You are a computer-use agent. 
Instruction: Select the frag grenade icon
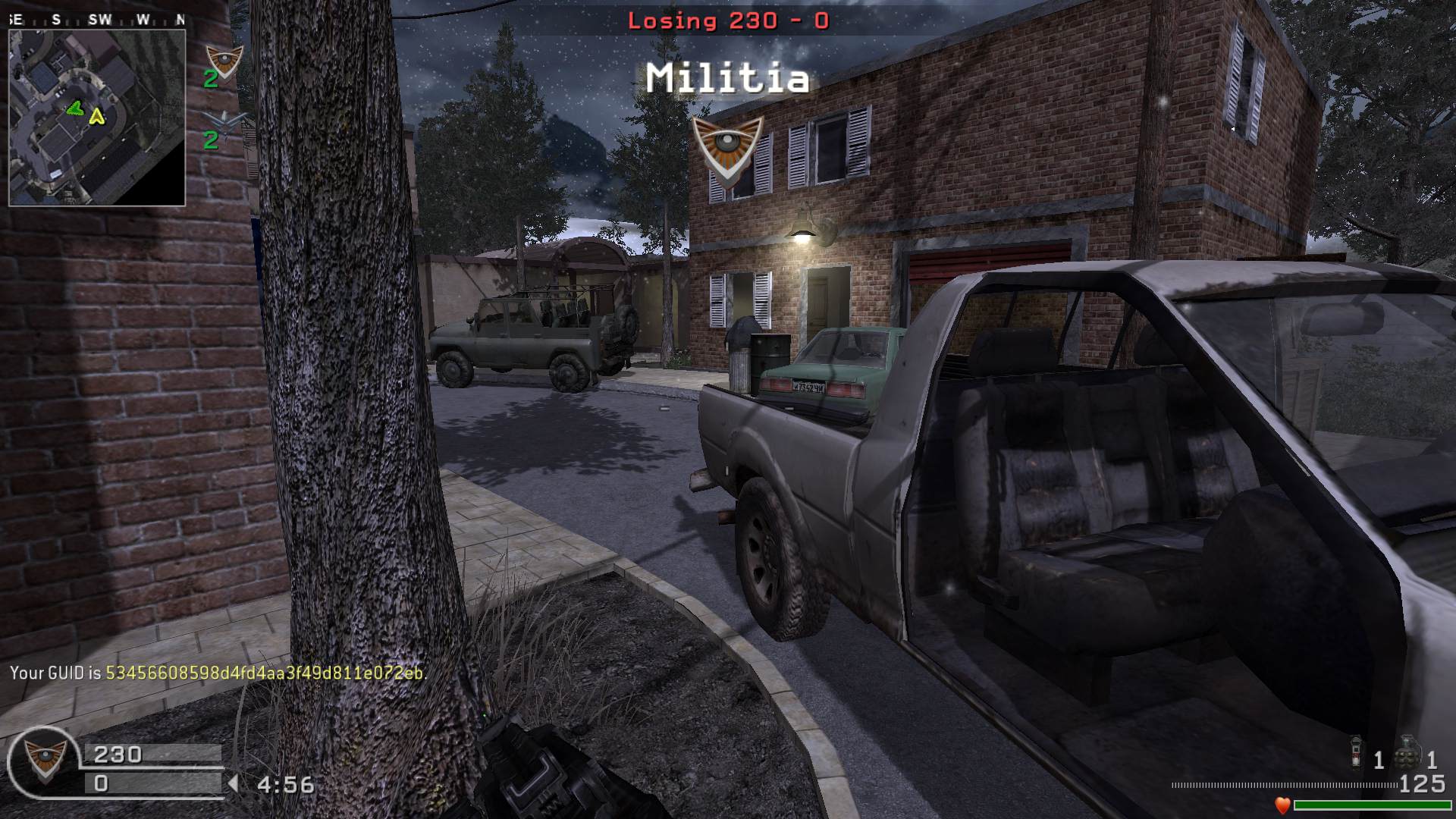1407,753
